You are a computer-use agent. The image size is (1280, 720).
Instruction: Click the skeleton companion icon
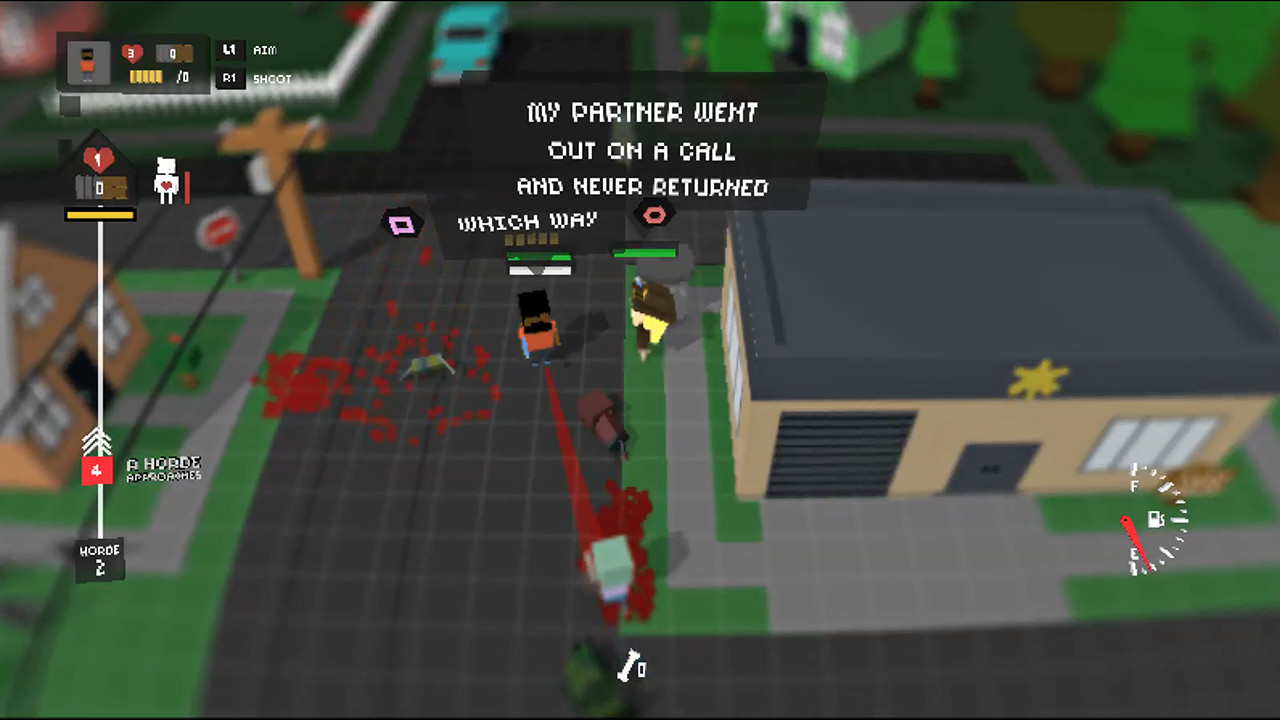pyautogui.click(x=168, y=178)
